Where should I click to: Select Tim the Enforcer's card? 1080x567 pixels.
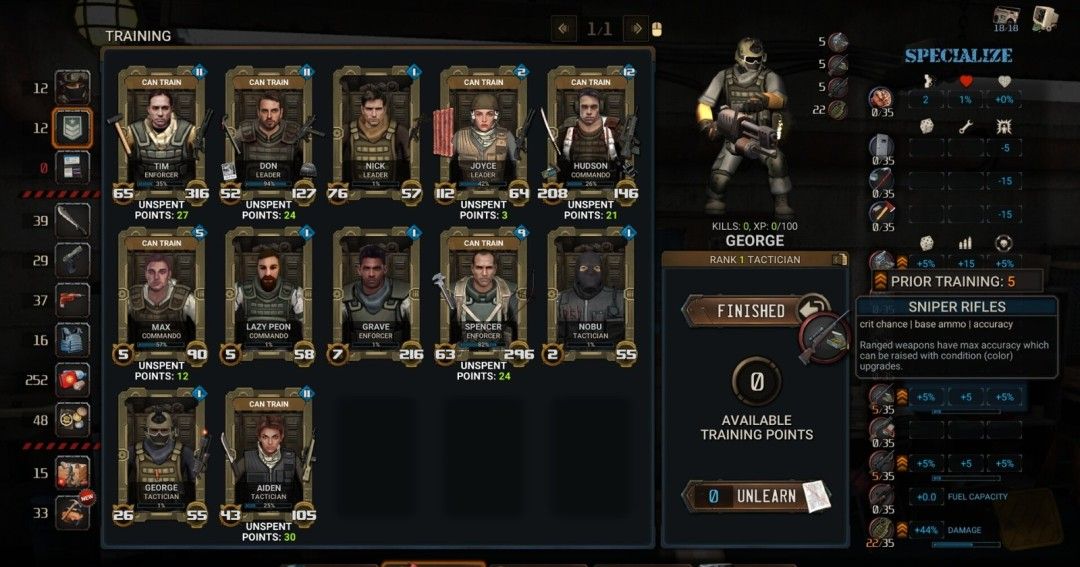tap(161, 135)
